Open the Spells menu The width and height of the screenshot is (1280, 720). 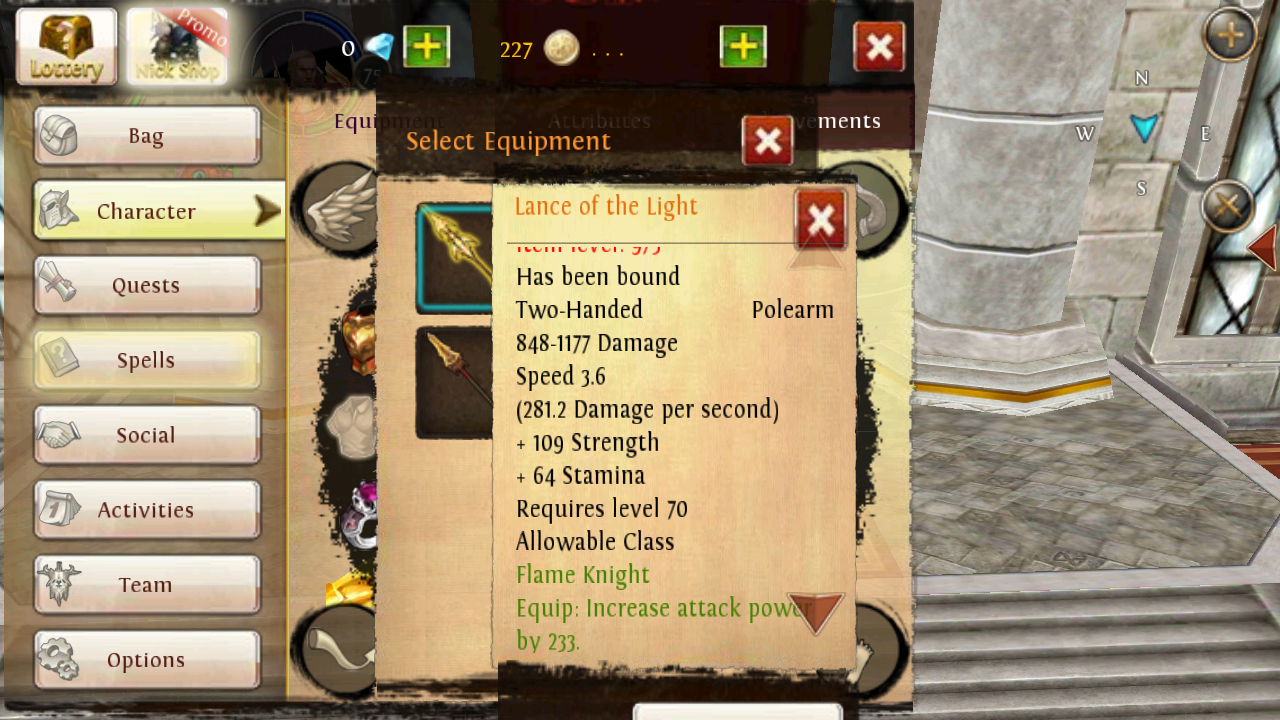[x=147, y=360]
